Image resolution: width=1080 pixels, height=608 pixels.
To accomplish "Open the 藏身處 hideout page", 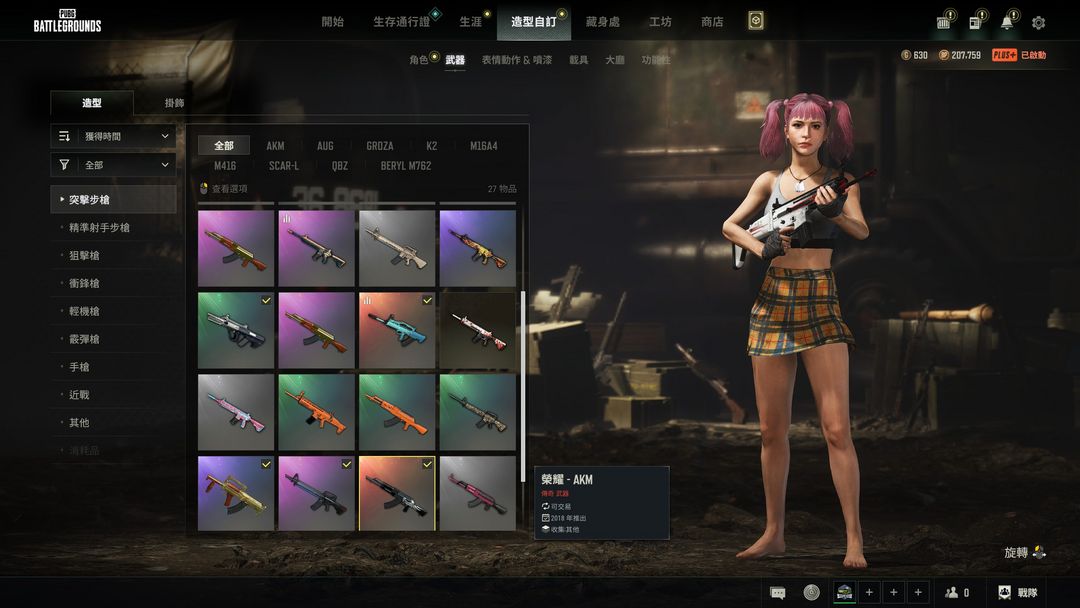I will (x=603, y=22).
